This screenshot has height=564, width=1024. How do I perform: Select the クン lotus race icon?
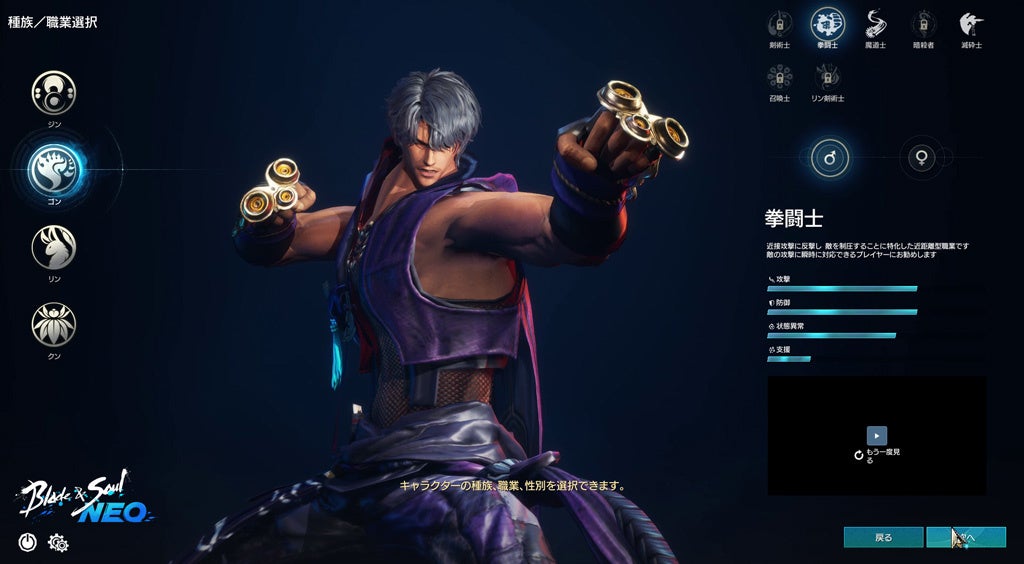pos(54,324)
